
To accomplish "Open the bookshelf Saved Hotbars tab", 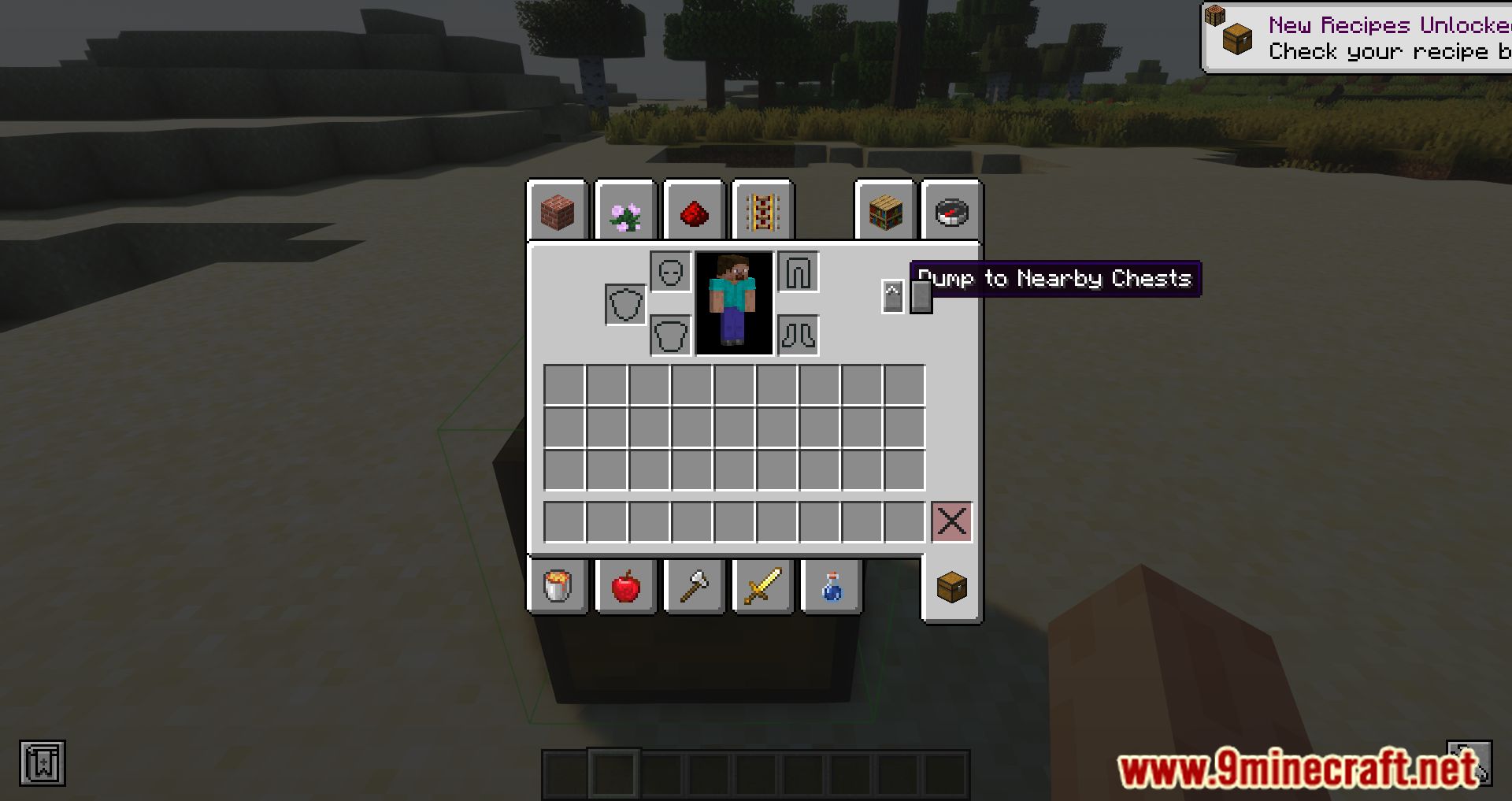I will pyautogui.click(x=884, y=213).
